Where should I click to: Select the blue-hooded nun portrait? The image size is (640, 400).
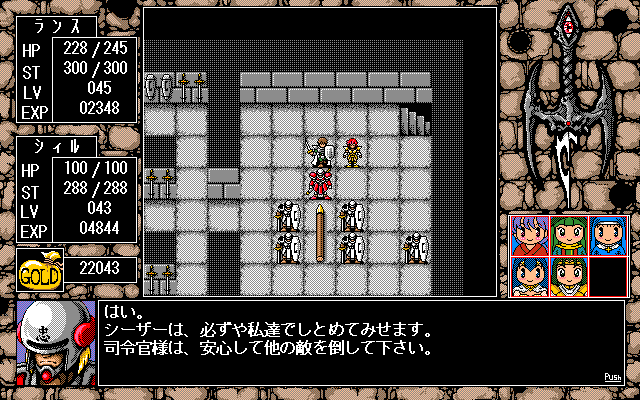tap(607, 235)
